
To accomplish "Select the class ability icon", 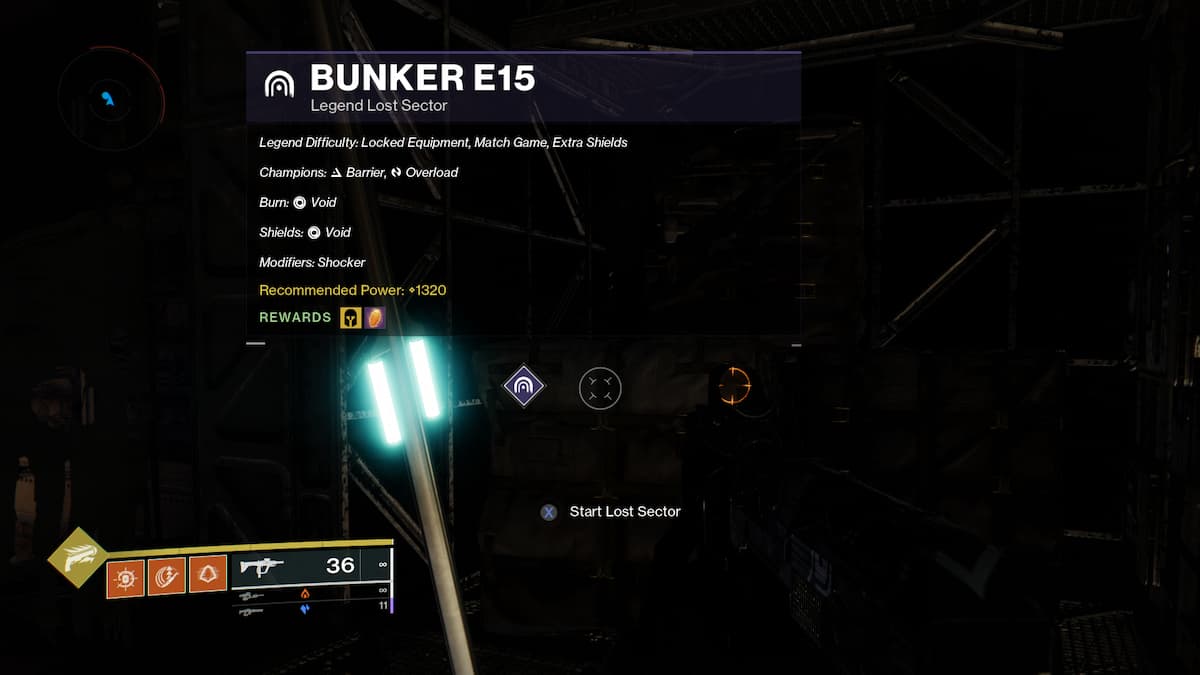I will coord(207,576).
